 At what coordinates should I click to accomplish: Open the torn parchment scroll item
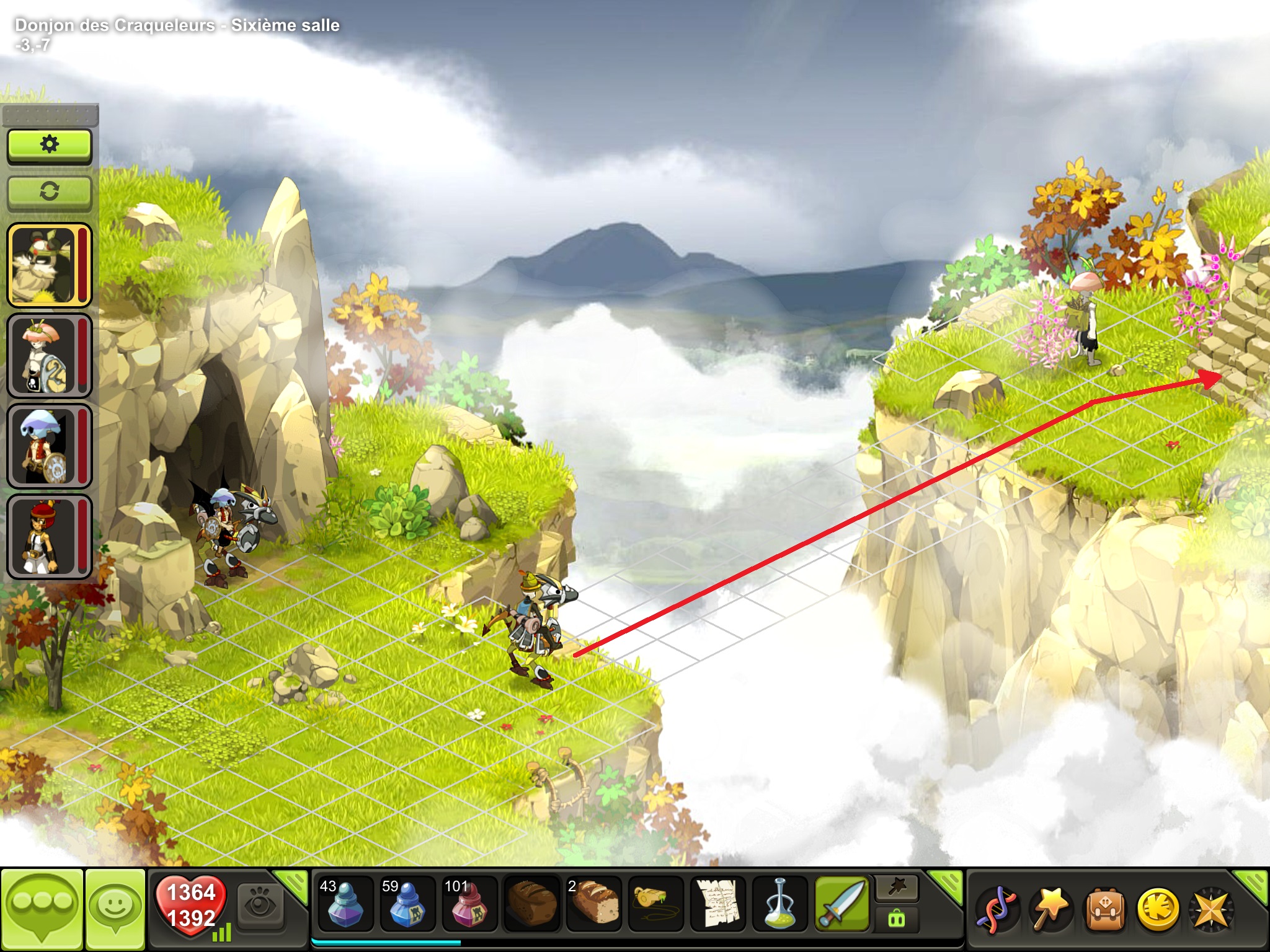(718, 905)
